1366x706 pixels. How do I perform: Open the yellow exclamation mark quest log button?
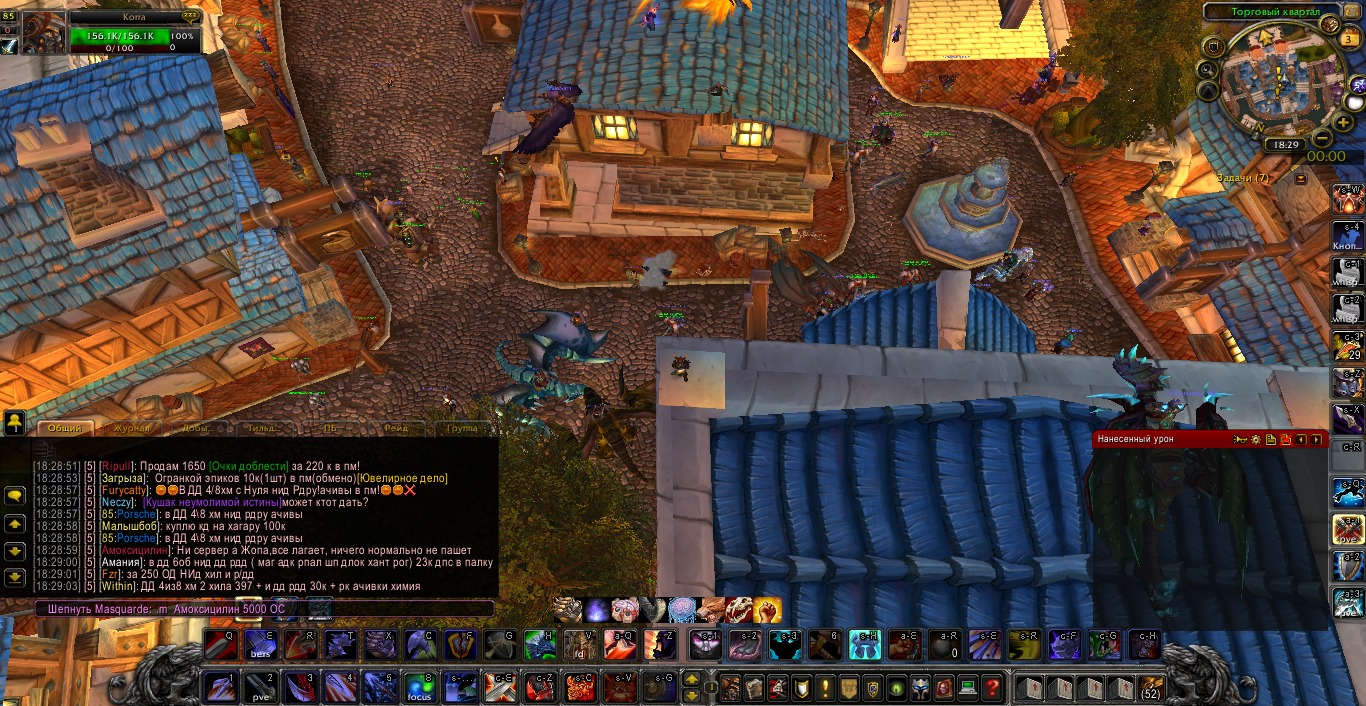pos(825,687)
